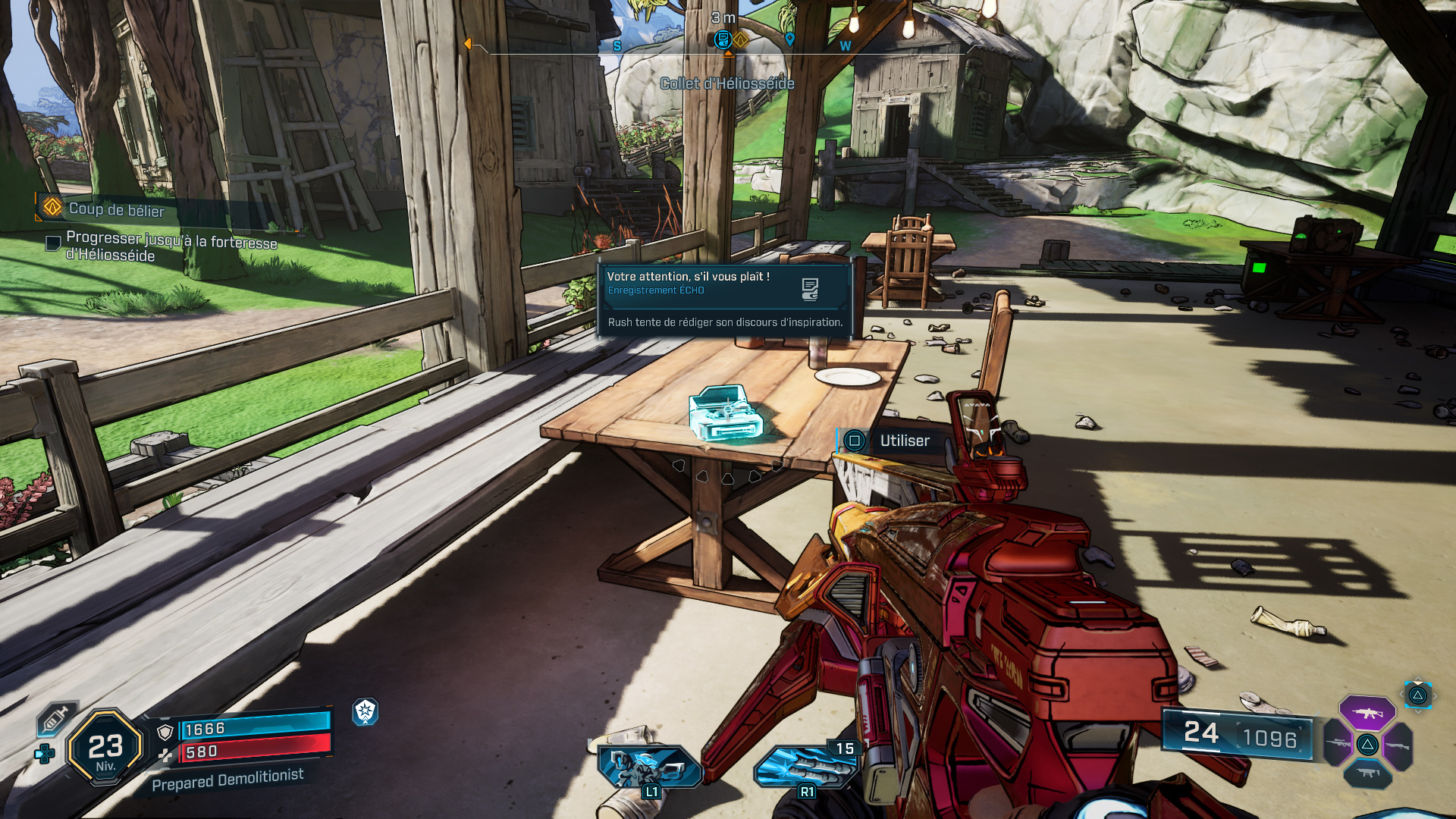
Task: Use the R1 ordnance with 15 charges
Action: pos(807,767)
